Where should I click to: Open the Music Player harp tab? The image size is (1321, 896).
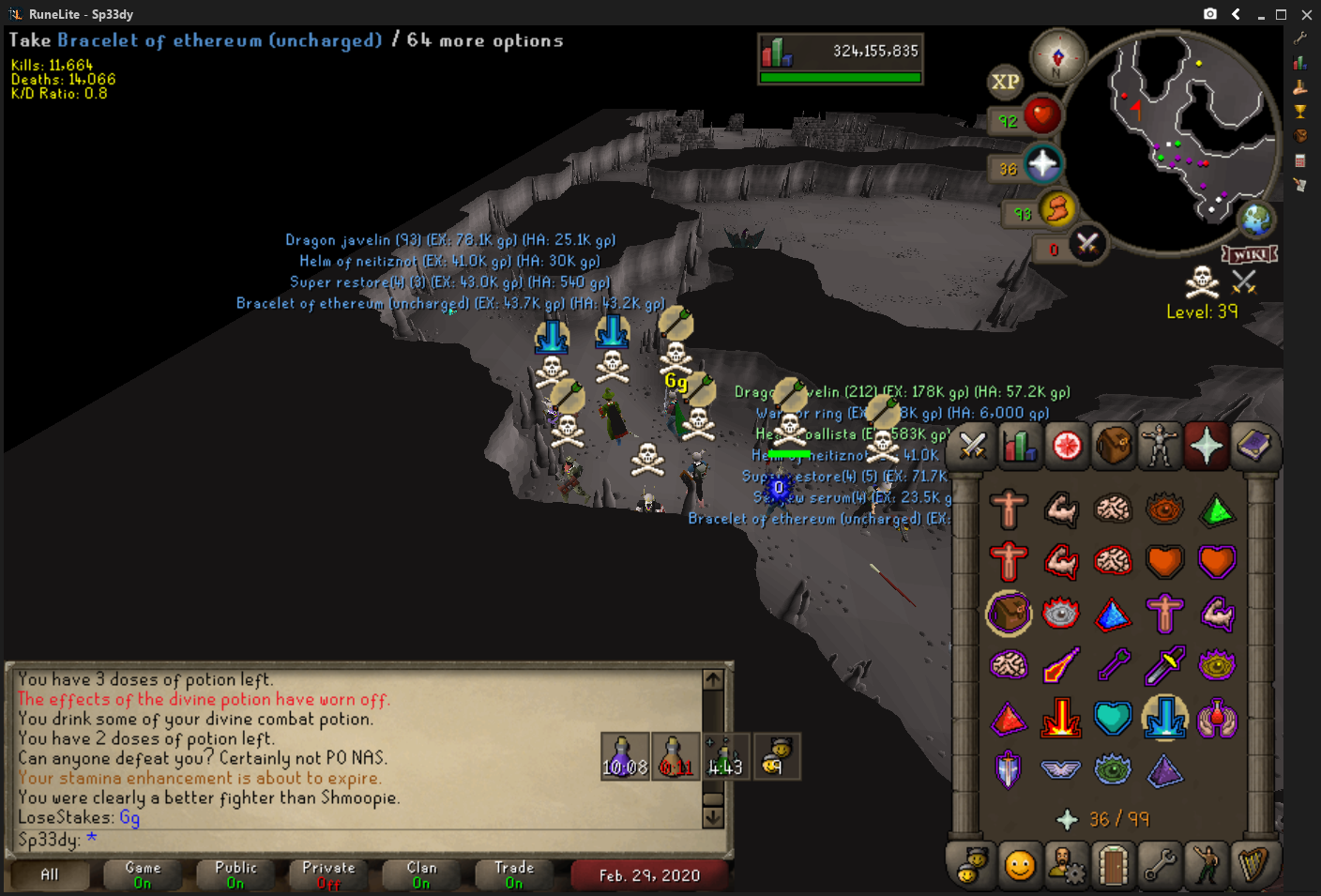pos(1253,865)
